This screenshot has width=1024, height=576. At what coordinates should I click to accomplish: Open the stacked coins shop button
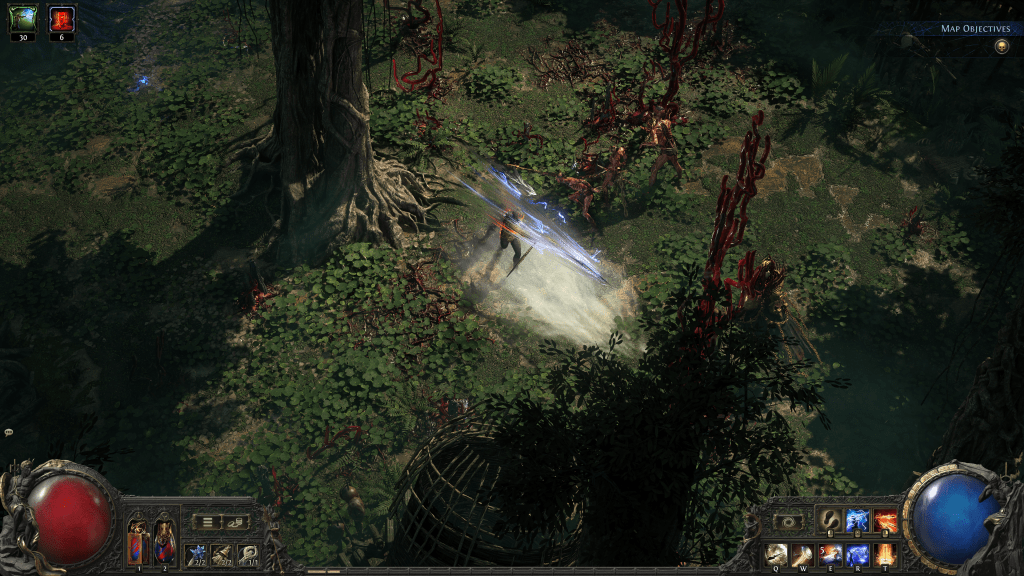click(x=236, y=521)
